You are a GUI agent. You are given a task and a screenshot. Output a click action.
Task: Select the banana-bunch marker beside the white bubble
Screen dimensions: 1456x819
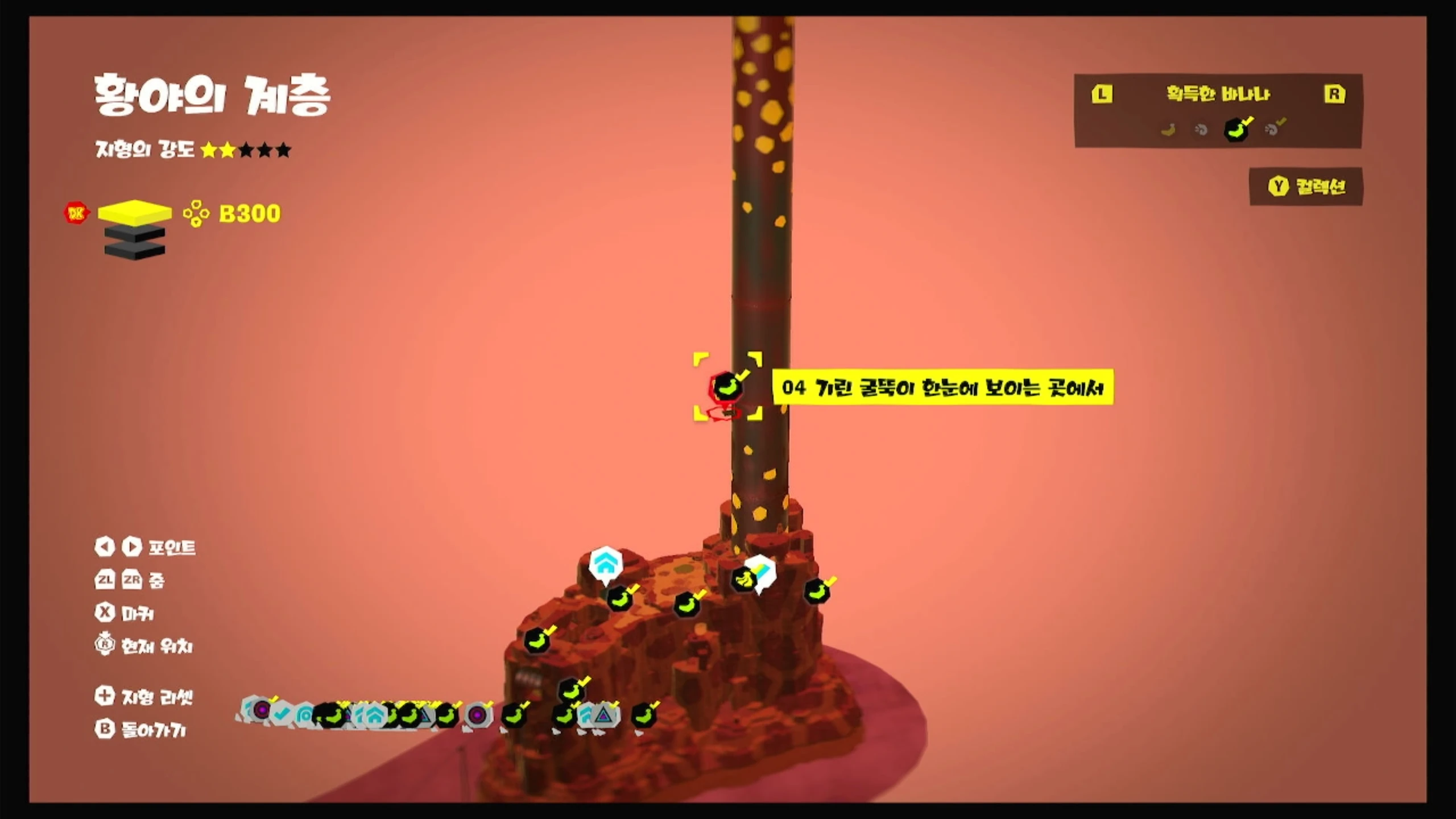point(743,580)
